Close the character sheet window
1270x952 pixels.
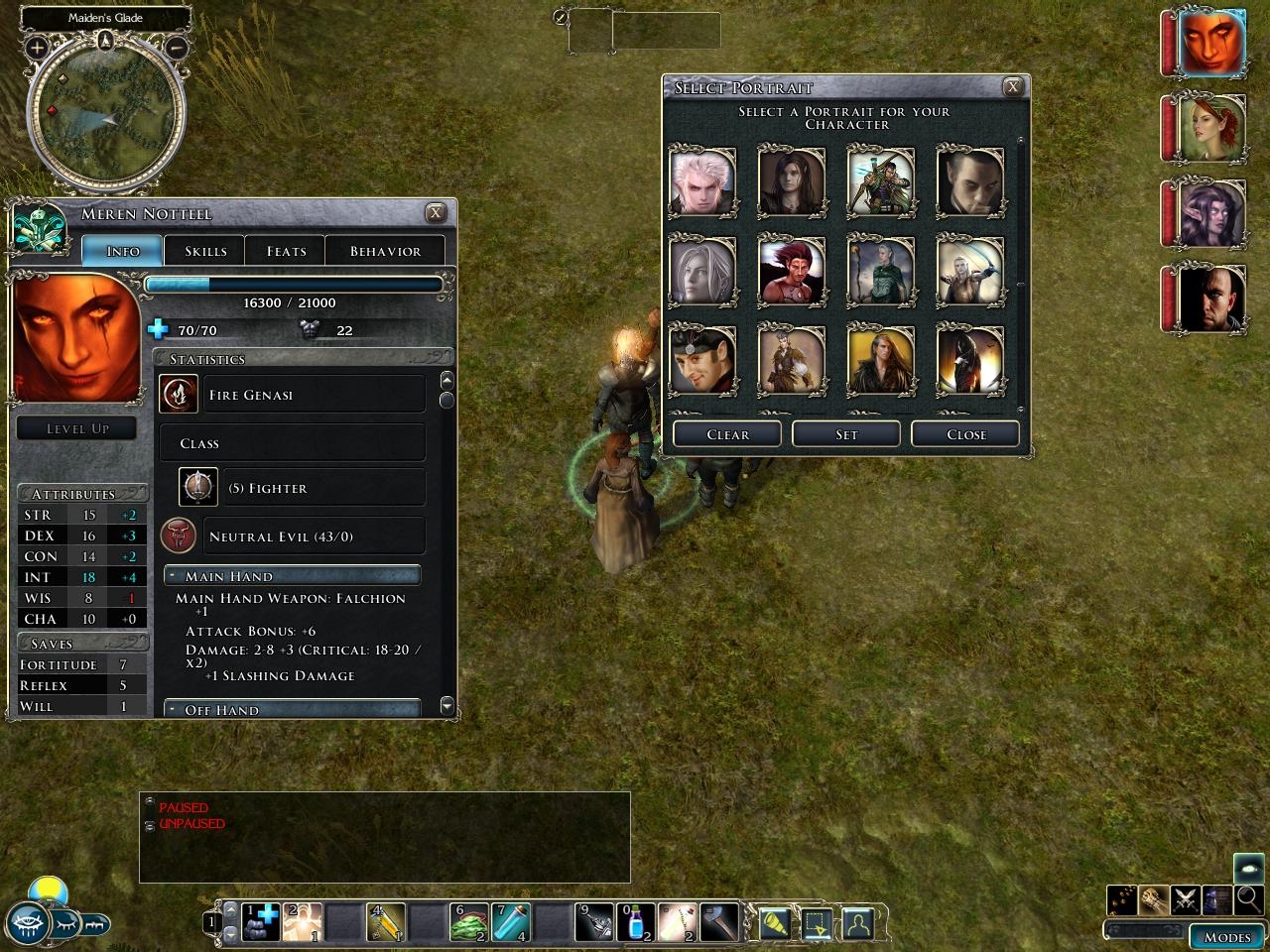435,213
